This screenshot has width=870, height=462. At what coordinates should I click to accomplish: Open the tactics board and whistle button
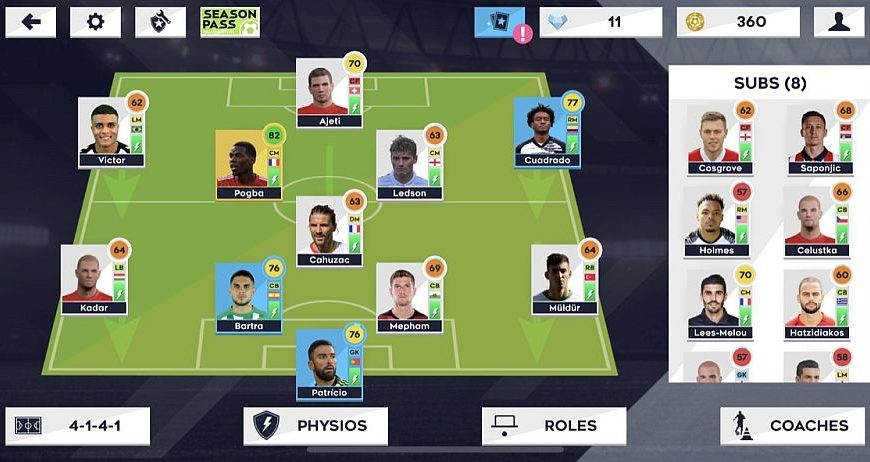pos(160,22)
